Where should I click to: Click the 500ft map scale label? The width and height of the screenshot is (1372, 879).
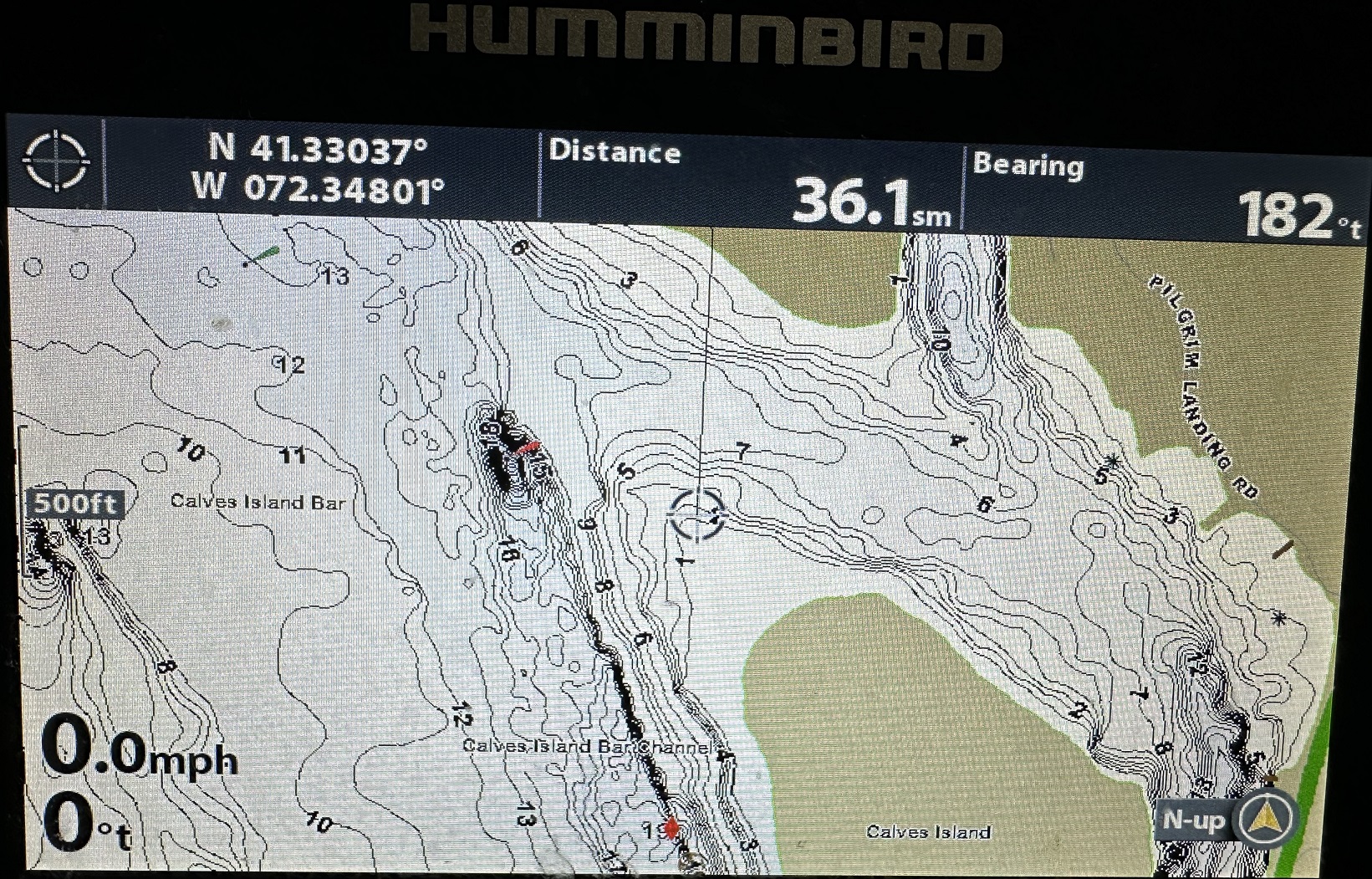point(75,503)
